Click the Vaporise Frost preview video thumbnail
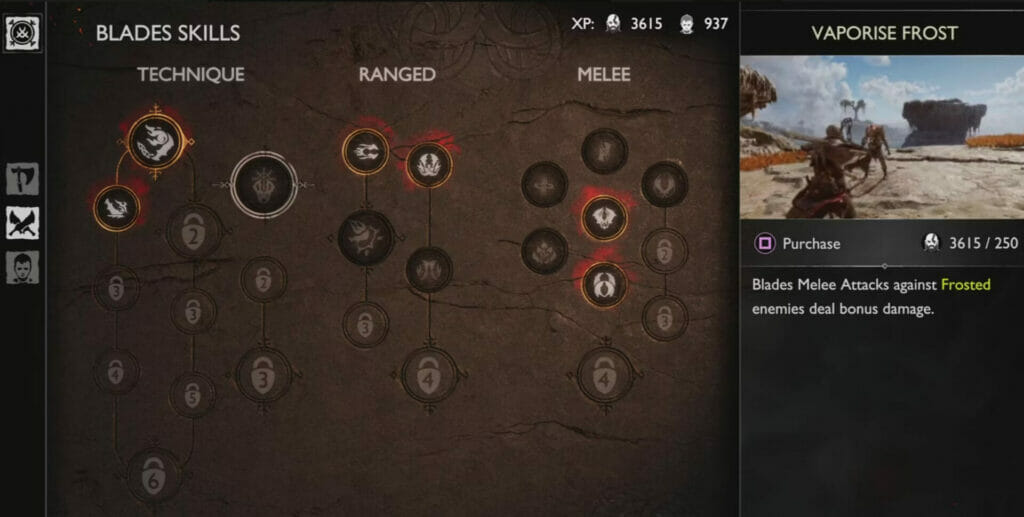Screen dimensions: 1024x517 coord(881,136)
